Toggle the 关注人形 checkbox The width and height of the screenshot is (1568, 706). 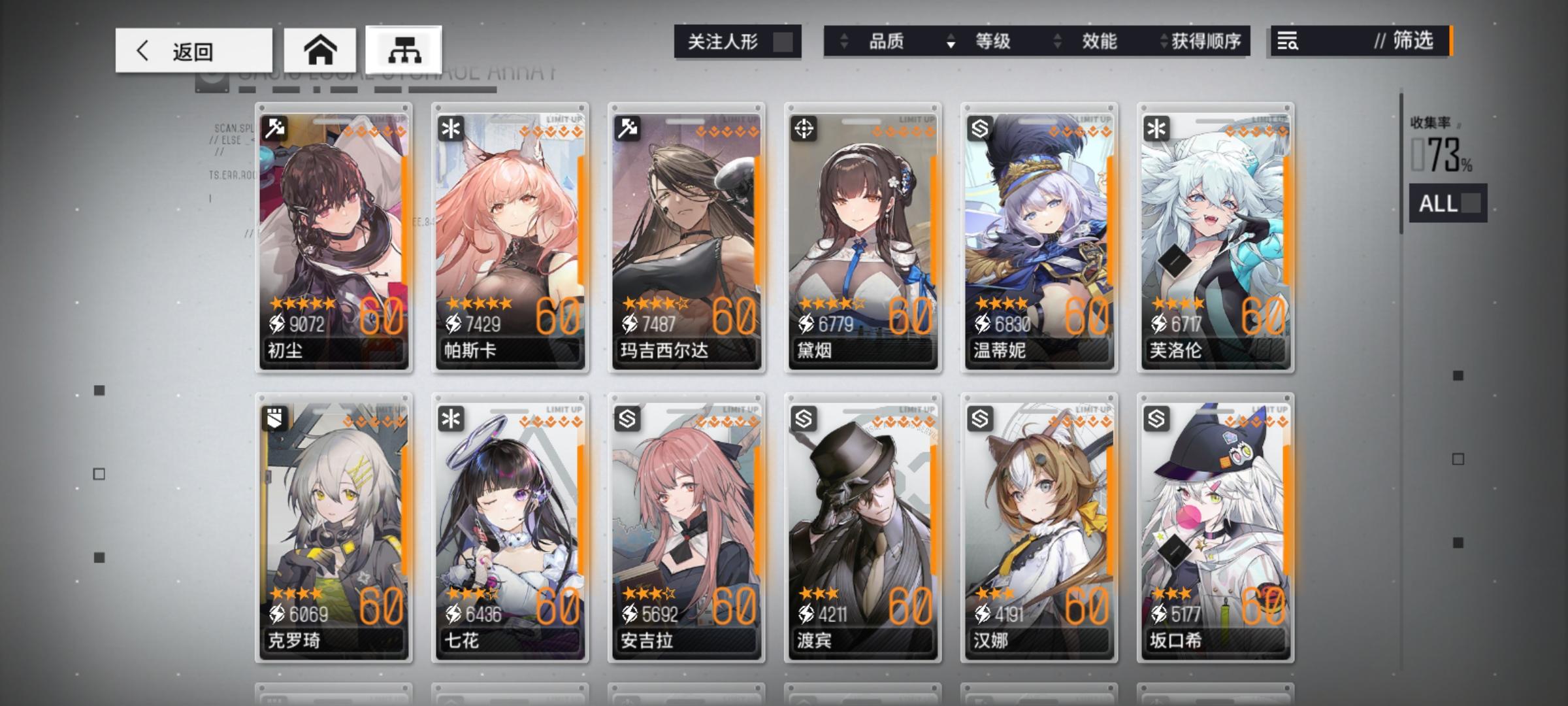[784, 41]
